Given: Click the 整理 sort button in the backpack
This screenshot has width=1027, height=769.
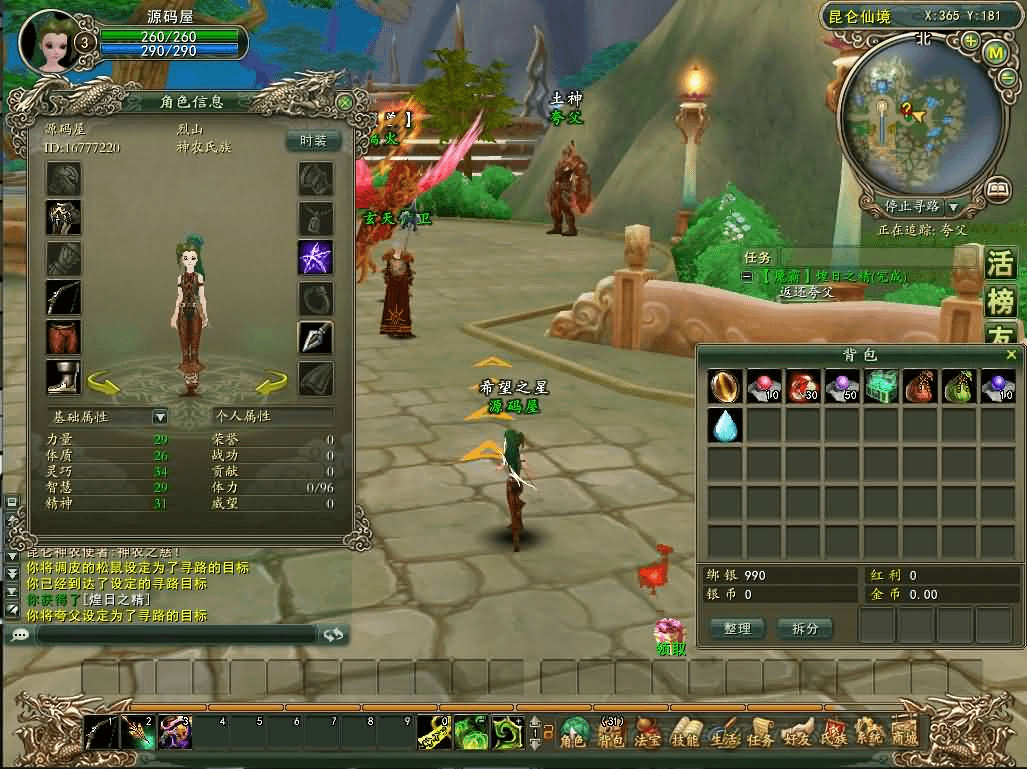Looking at the screenshot, I should [737, 628].
